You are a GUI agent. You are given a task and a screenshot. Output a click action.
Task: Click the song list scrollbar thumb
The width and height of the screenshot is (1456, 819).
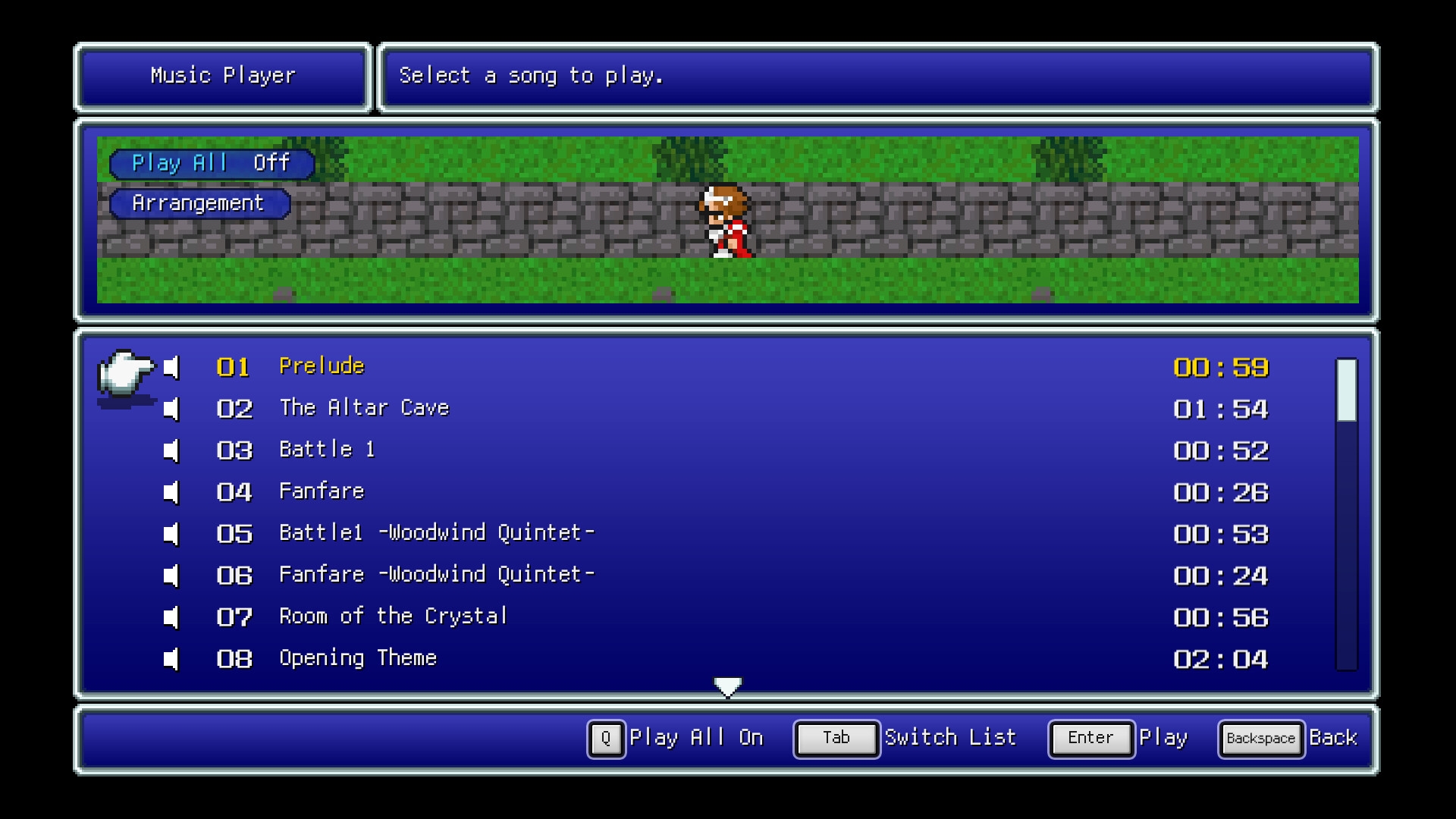click(1346, 390)
